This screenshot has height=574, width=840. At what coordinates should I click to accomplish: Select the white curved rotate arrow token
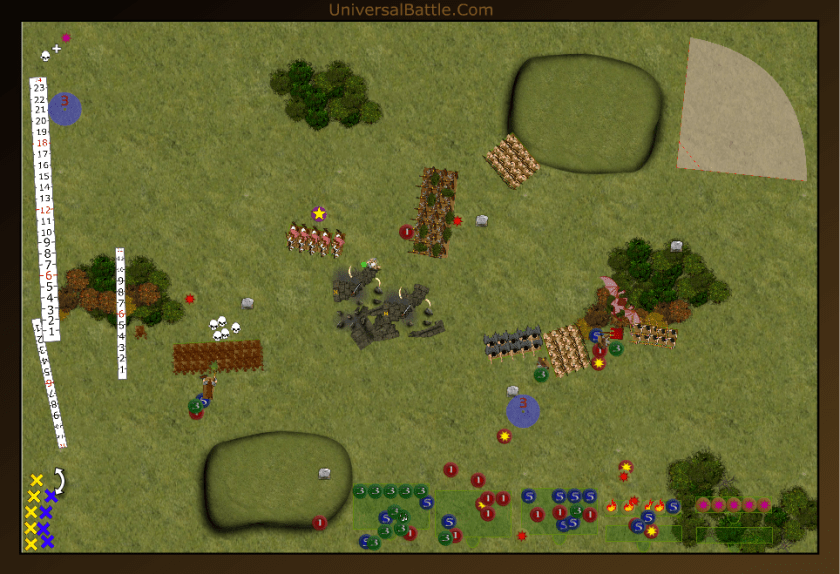[58, 482]
